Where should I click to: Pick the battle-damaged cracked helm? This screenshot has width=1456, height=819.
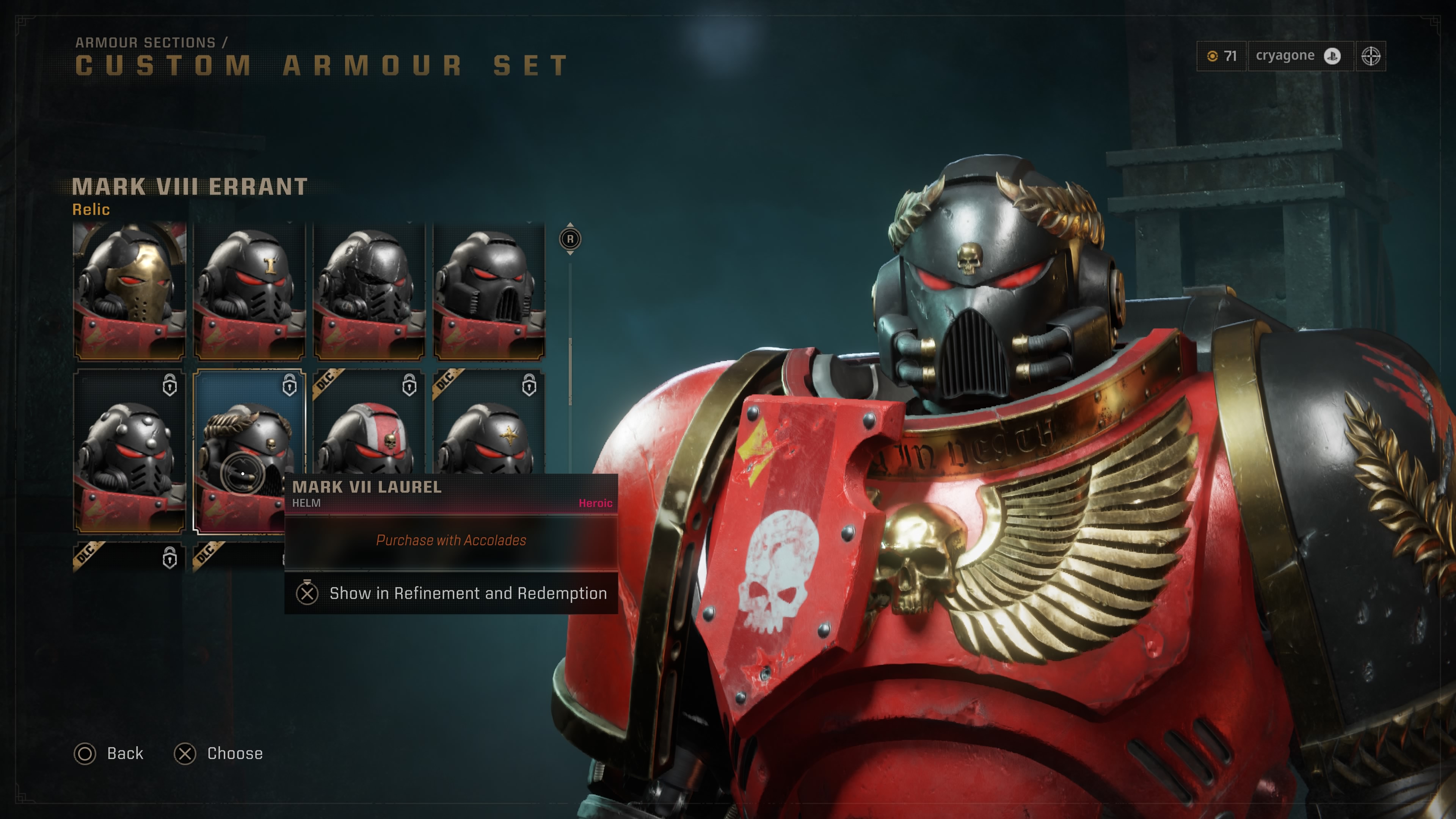(x=369, y=291)
